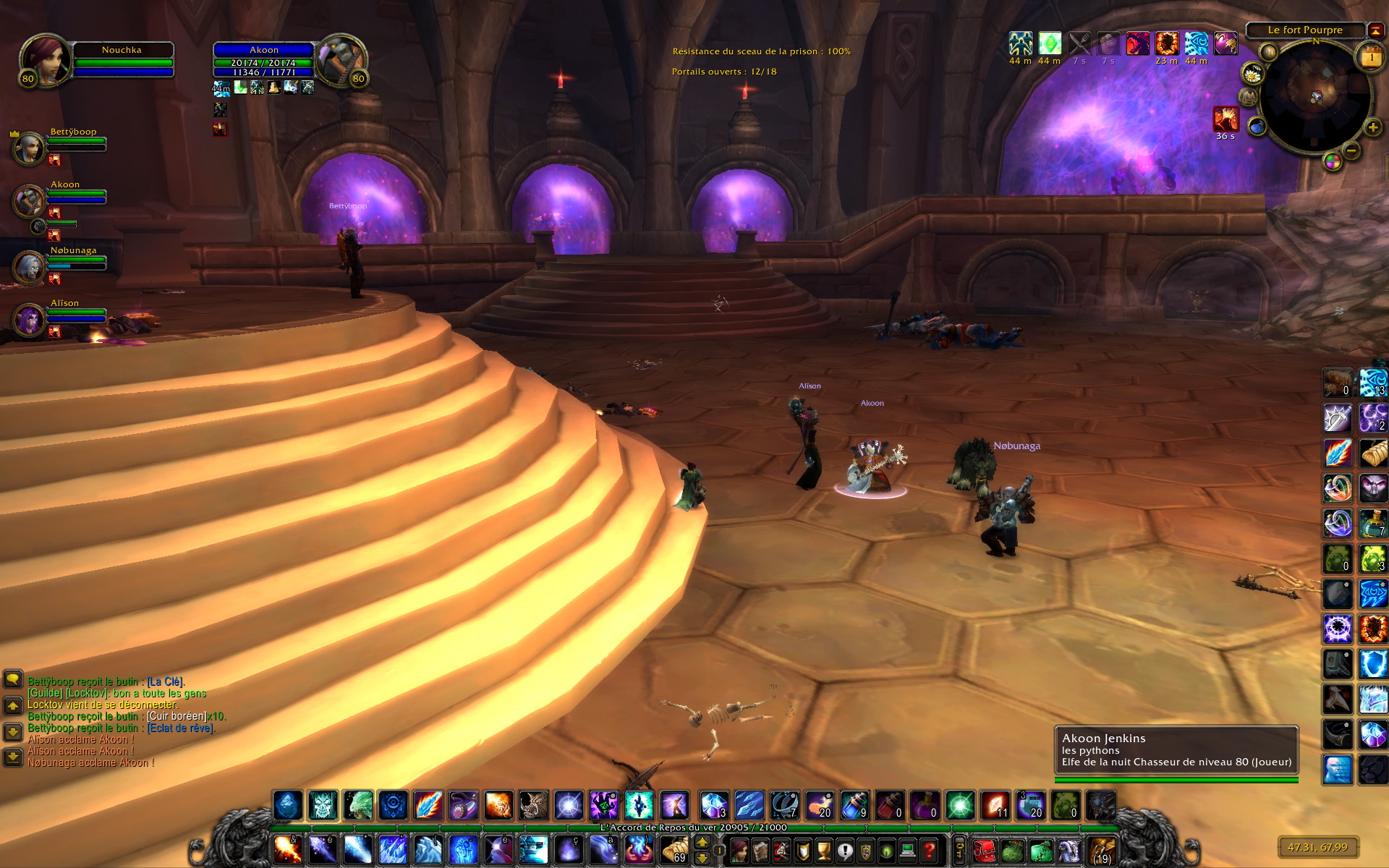Click Nouchka's player portrait
This screenshot has width=1389, height=868.
click(45, 61)
